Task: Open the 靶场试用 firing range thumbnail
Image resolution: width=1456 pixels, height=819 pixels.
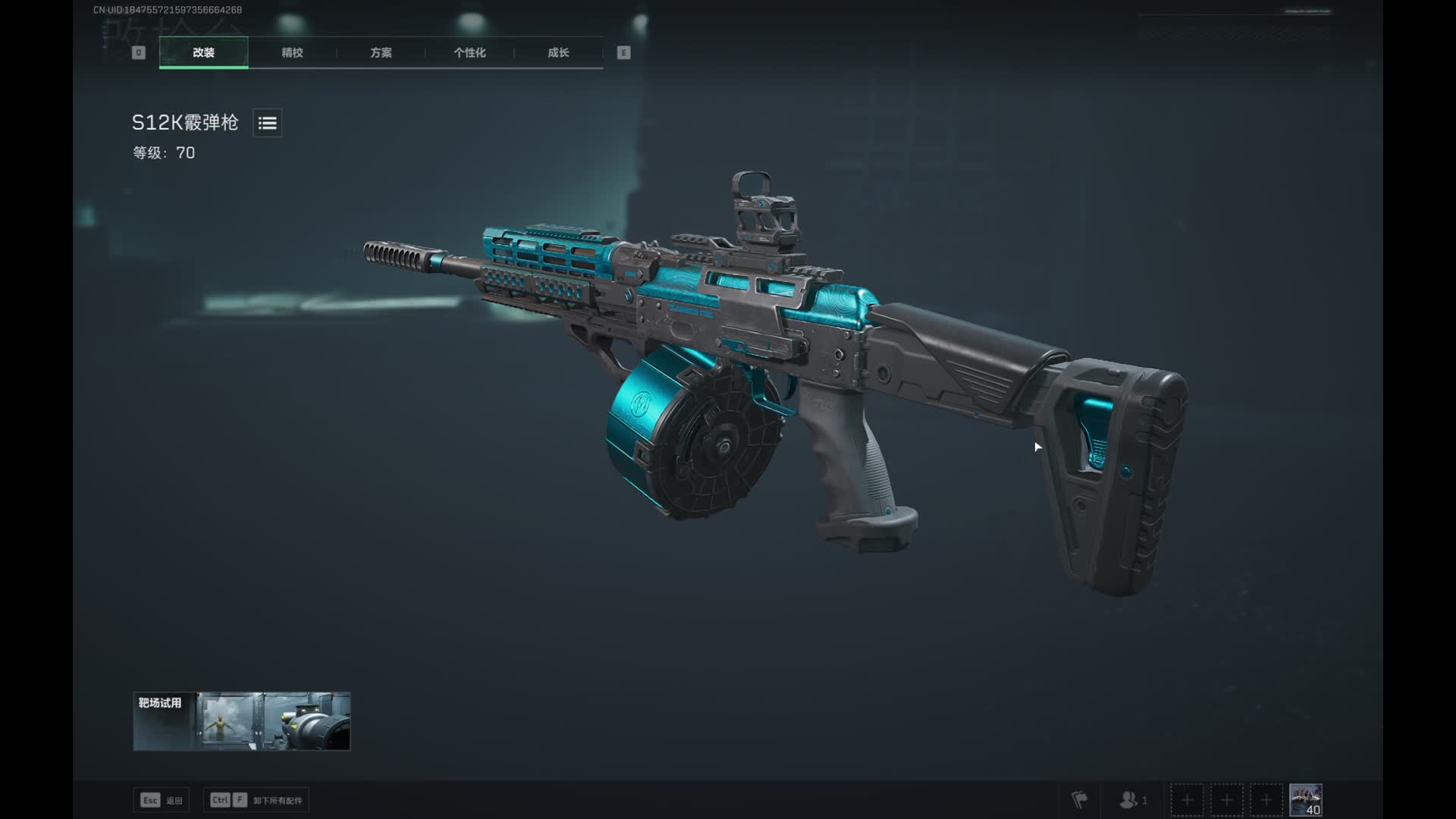Action: pos(241,721)
